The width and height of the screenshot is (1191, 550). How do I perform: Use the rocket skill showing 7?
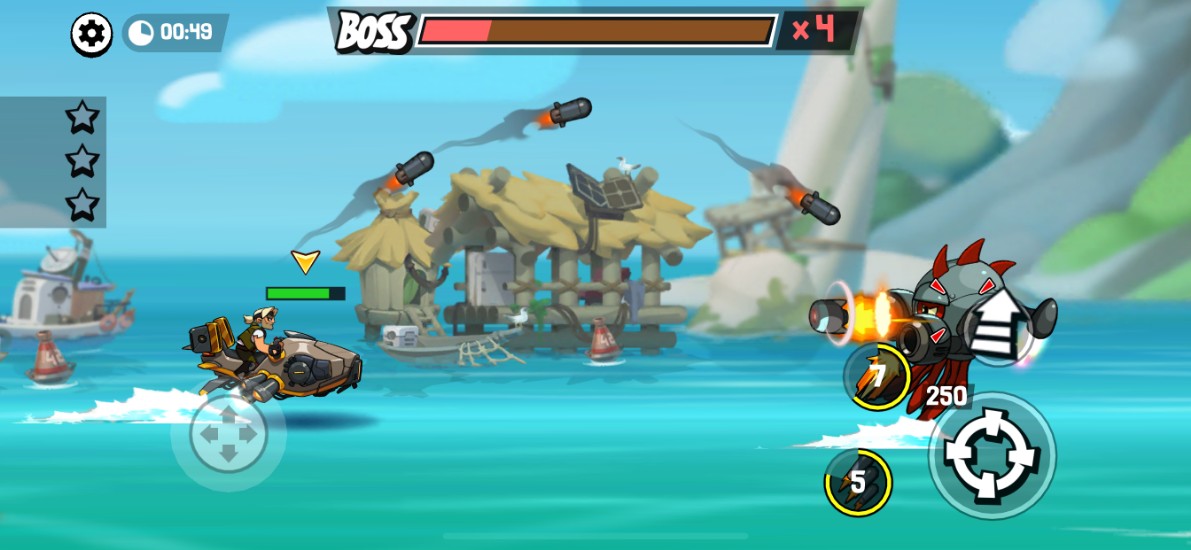(x=877, y=377)
